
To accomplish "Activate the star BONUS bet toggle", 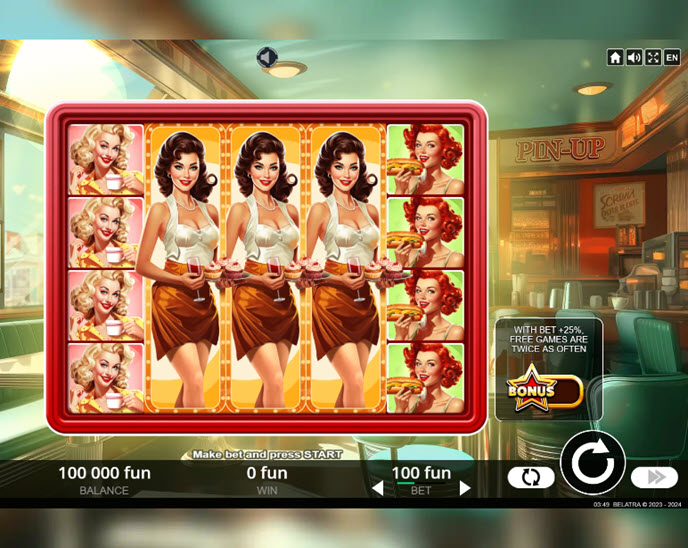I will pyautogui.click(x=544, y=391).
